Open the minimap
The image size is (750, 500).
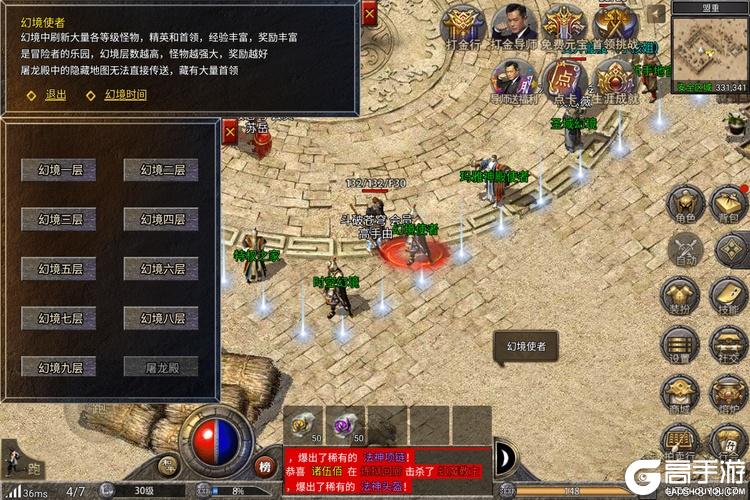(709, 50)
